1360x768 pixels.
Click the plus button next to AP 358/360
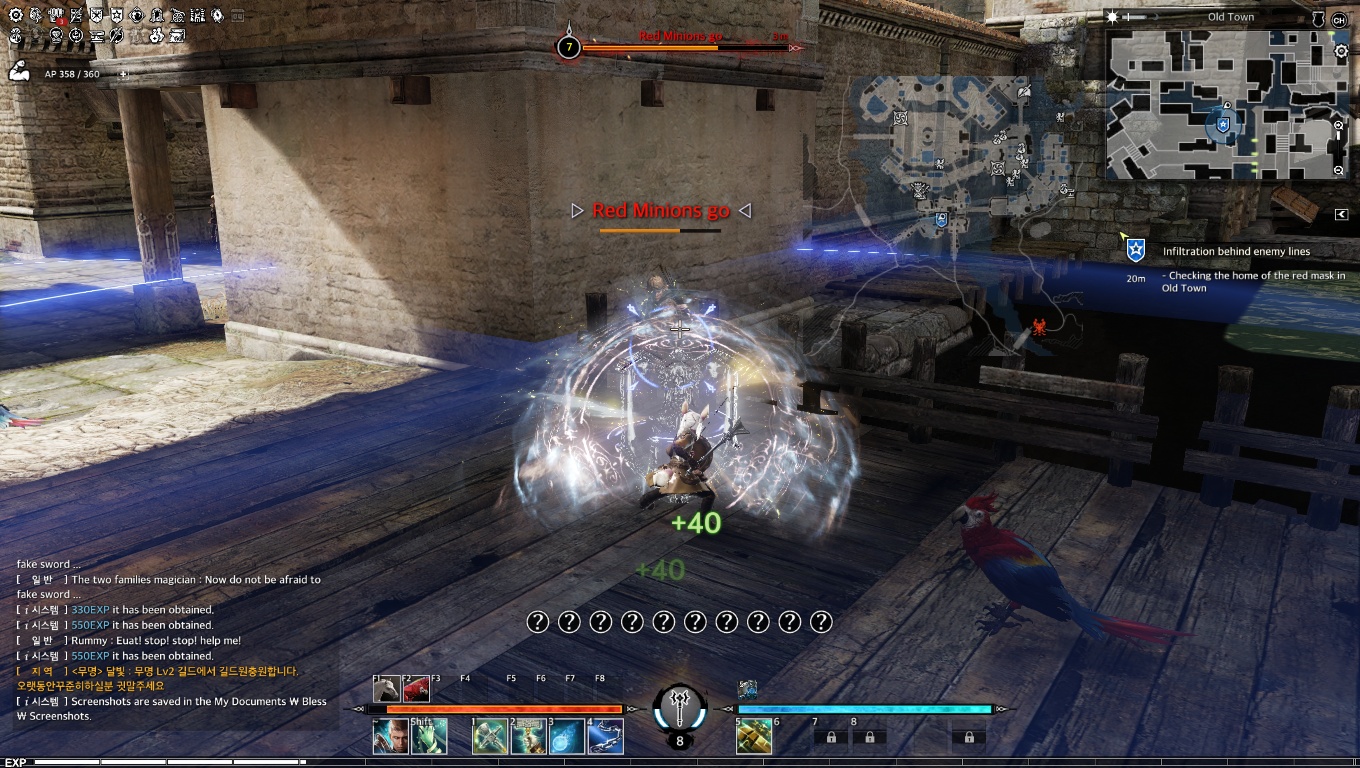124,74
